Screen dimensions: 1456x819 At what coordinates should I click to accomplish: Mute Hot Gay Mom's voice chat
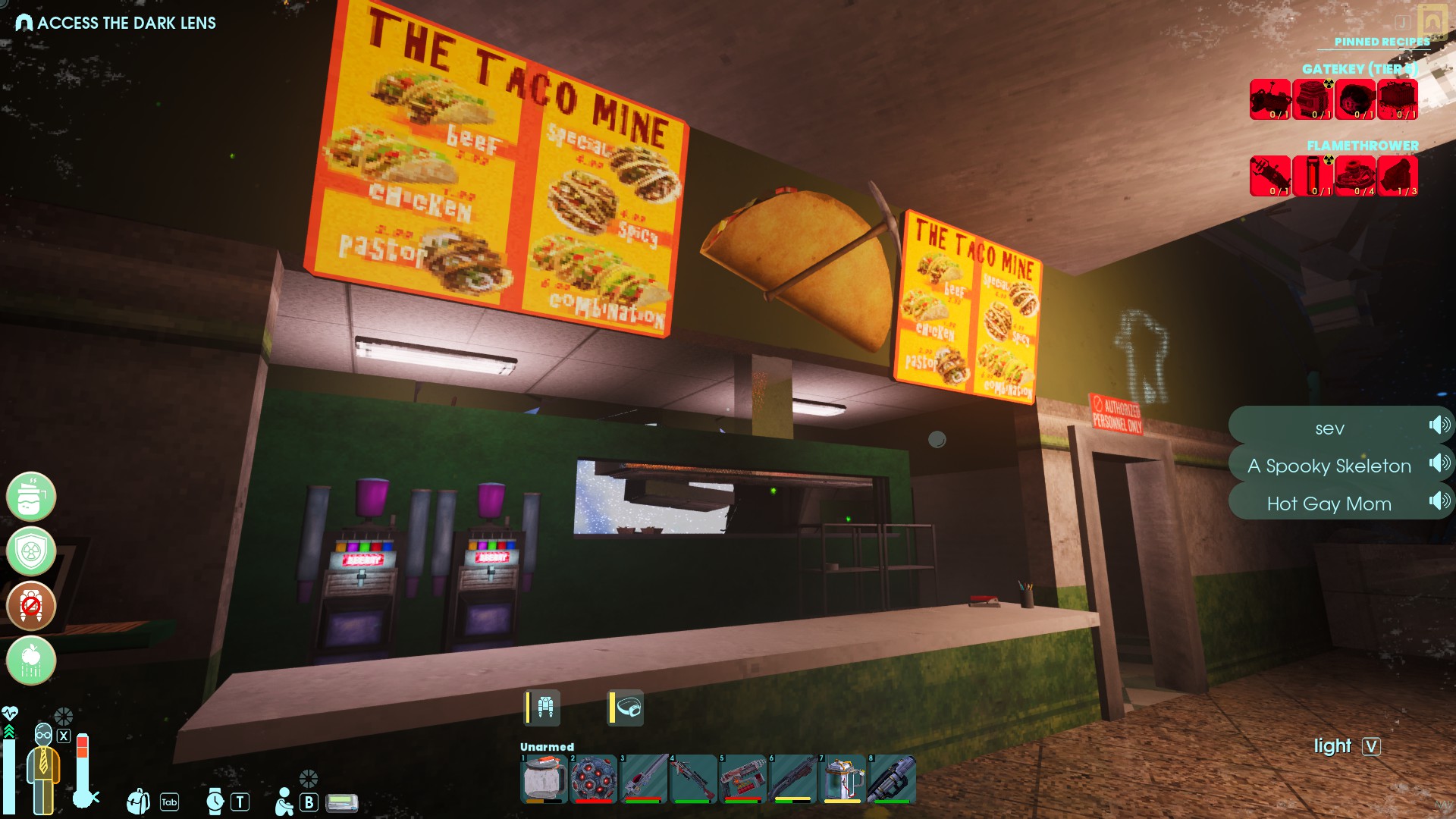[1439, 501]
